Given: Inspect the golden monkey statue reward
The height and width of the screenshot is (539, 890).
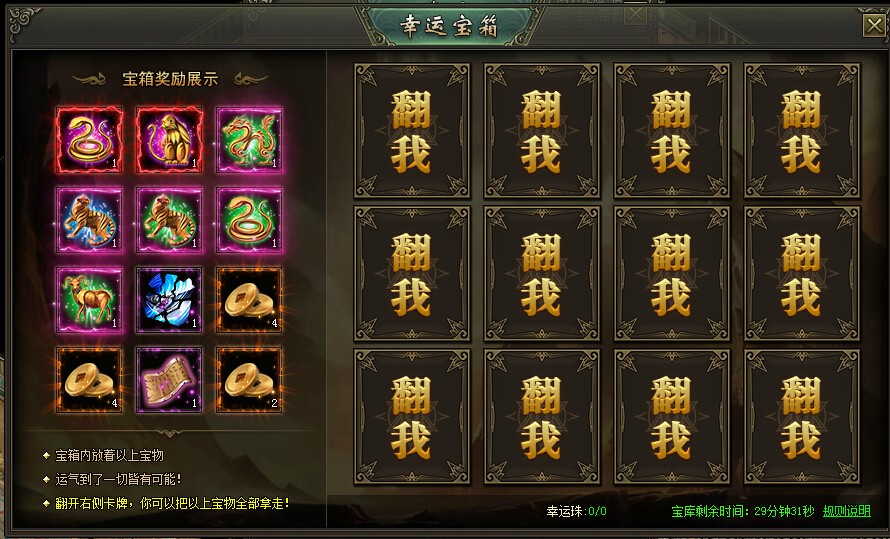Looking at the screenshot, I should click(170, 140).
